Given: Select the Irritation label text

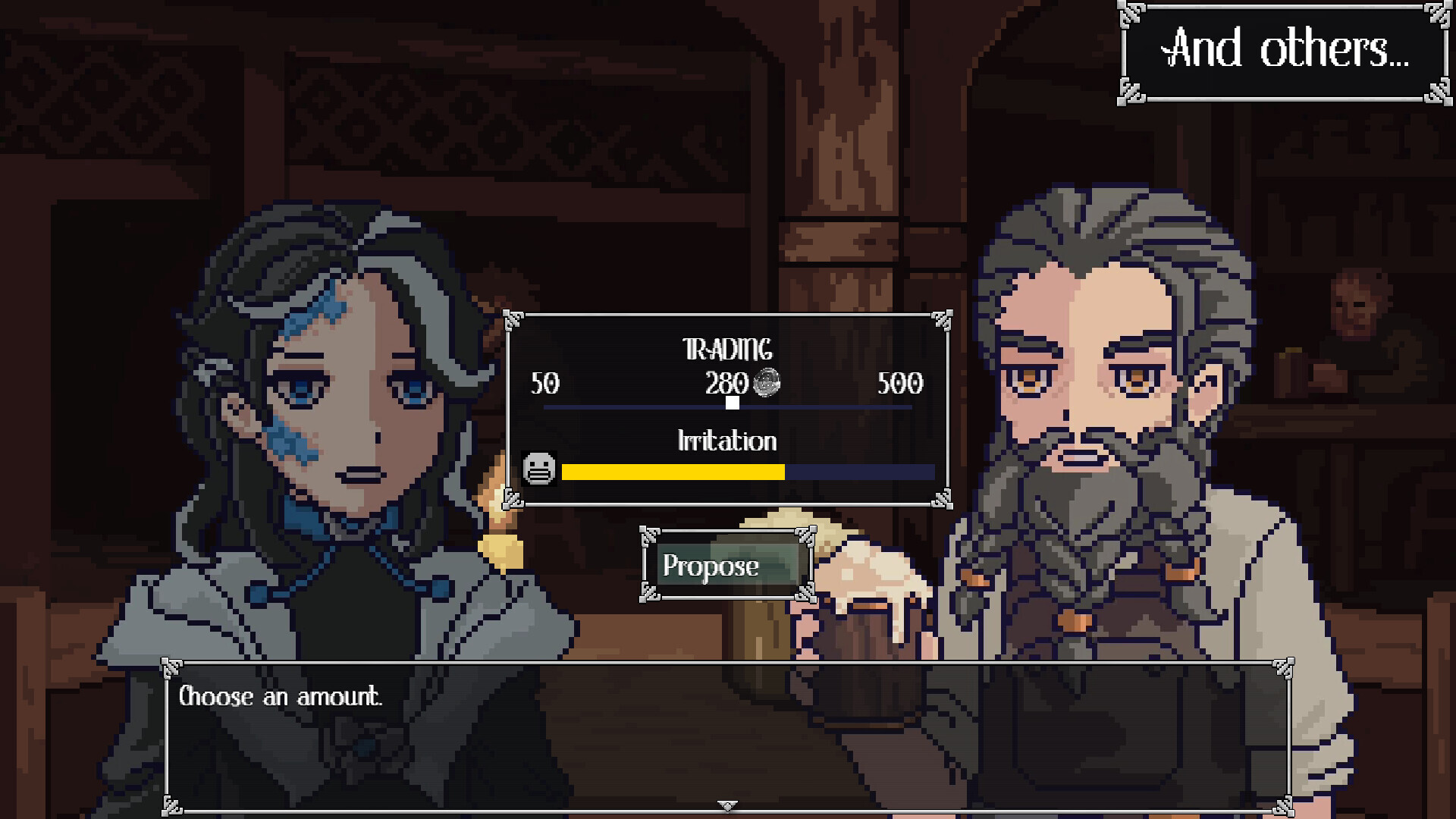Looking at the screenshot, I should (727, 441).
